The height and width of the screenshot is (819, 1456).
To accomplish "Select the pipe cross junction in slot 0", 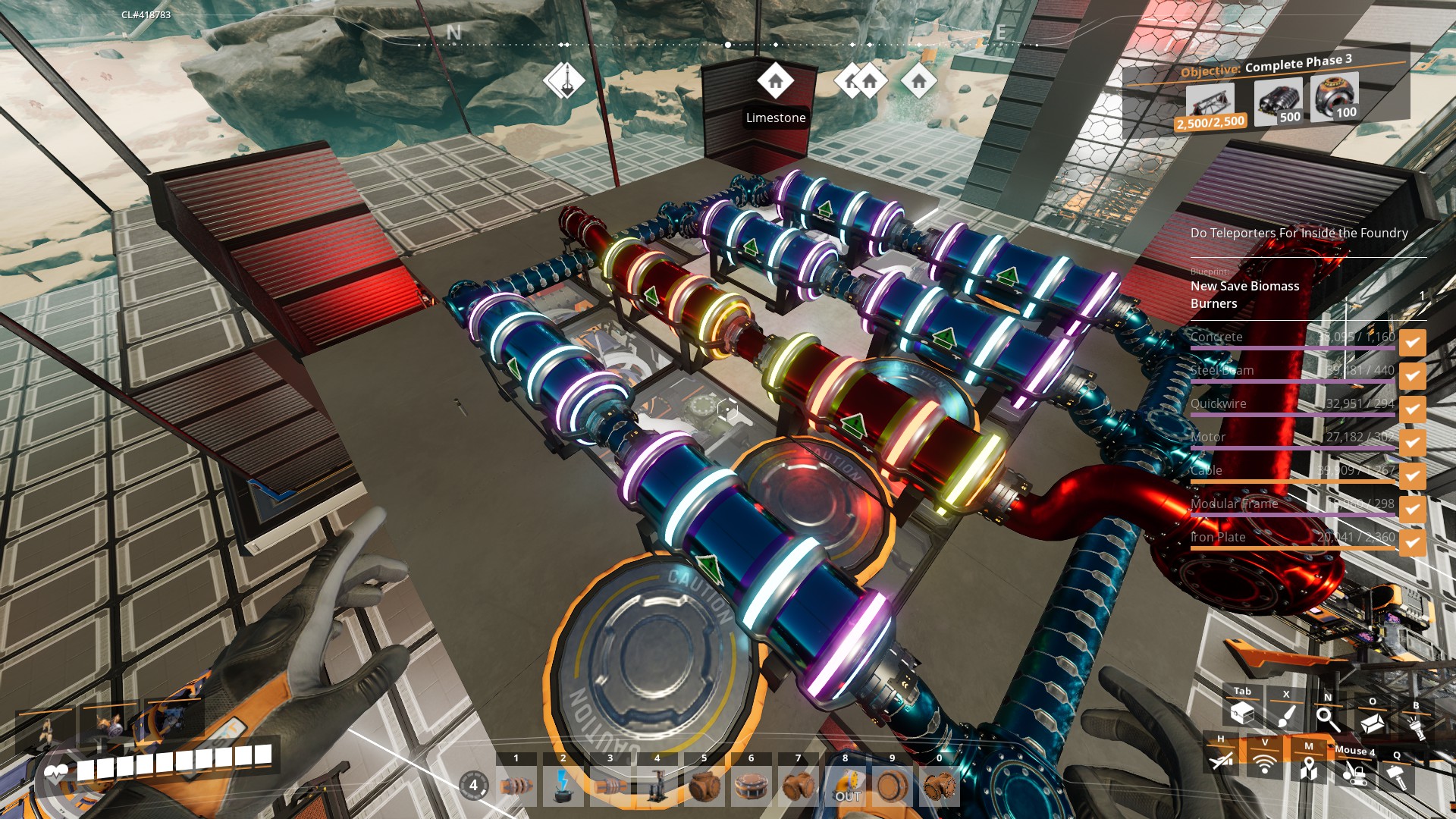I will coord(940,786).
